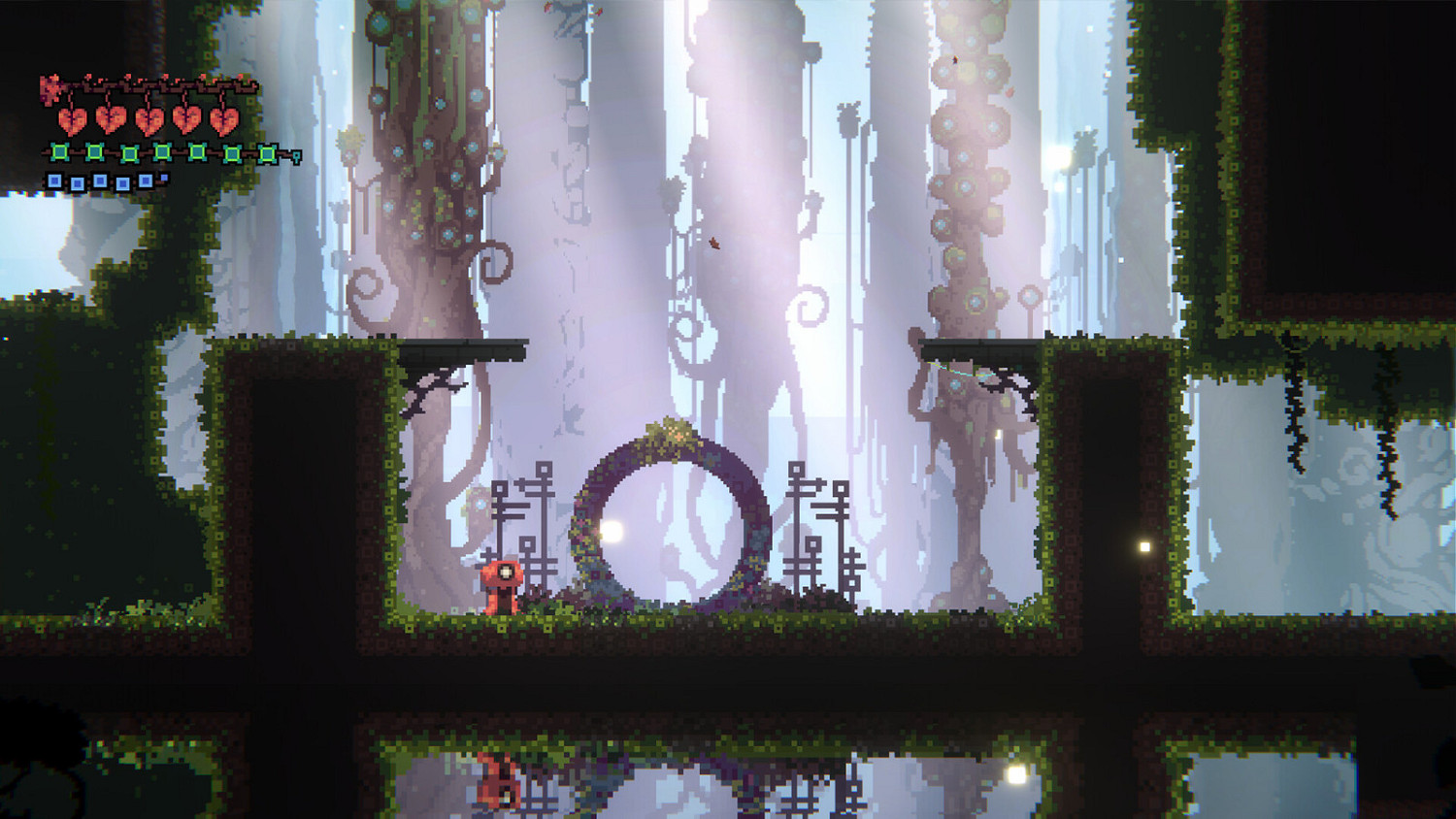
Task: Click the glowing white orb on the right wall
Action: click(x=1142, y=549)
